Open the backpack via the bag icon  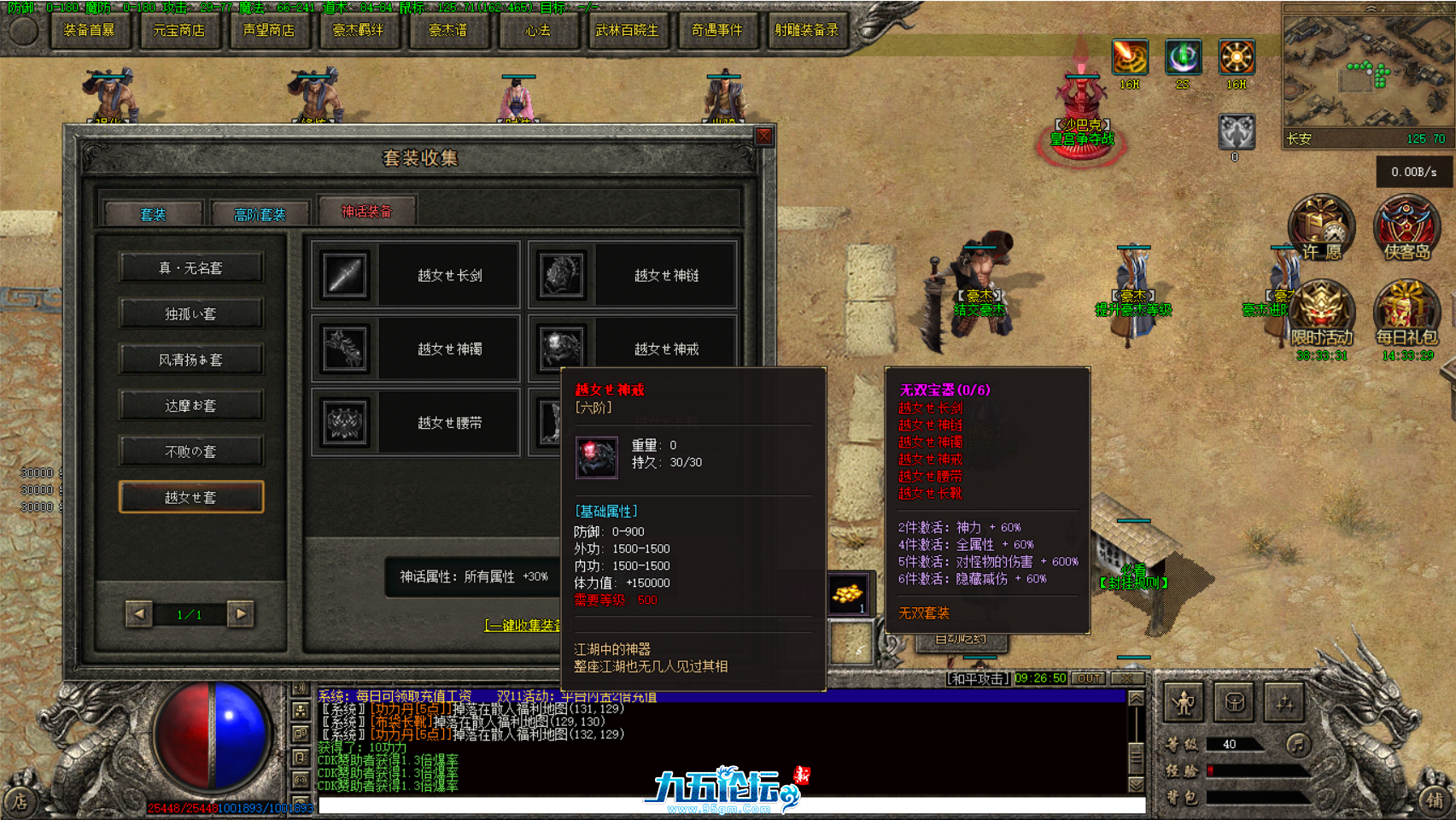pos(1233,702)
